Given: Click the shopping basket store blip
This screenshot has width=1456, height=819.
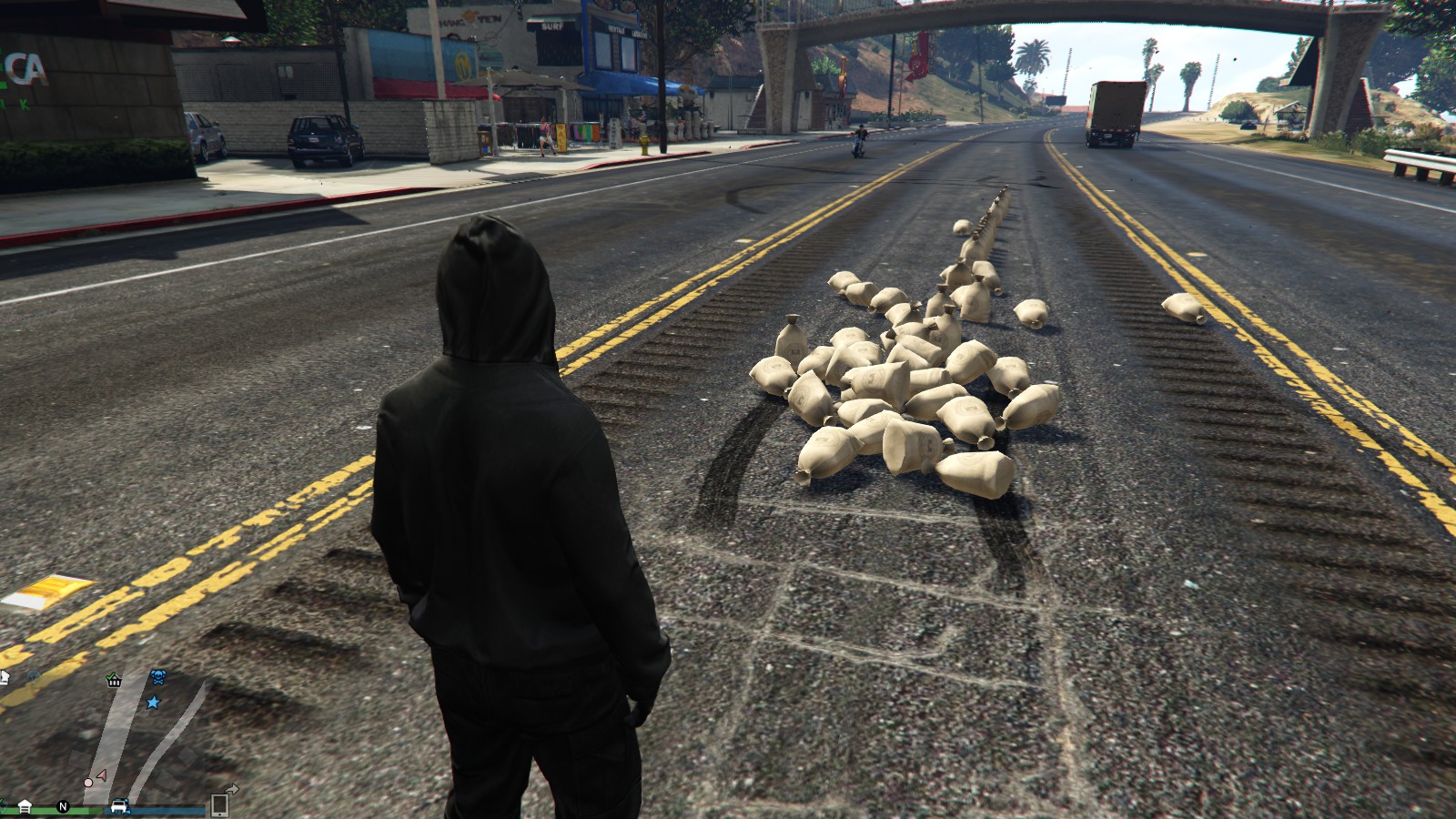Looking at the screenshot, I should [114, 679].
